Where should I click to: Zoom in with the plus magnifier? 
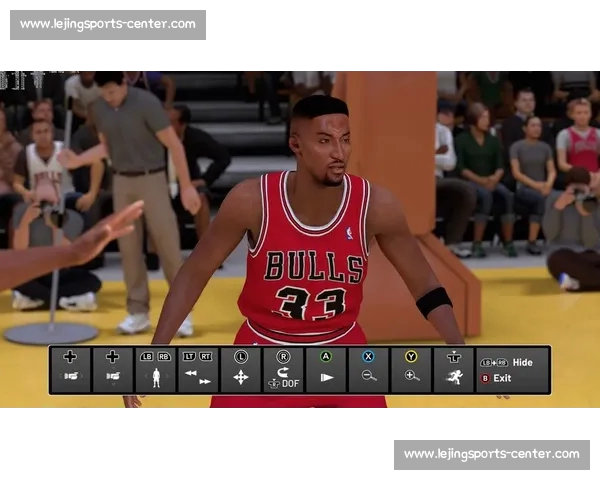(411, 376)
